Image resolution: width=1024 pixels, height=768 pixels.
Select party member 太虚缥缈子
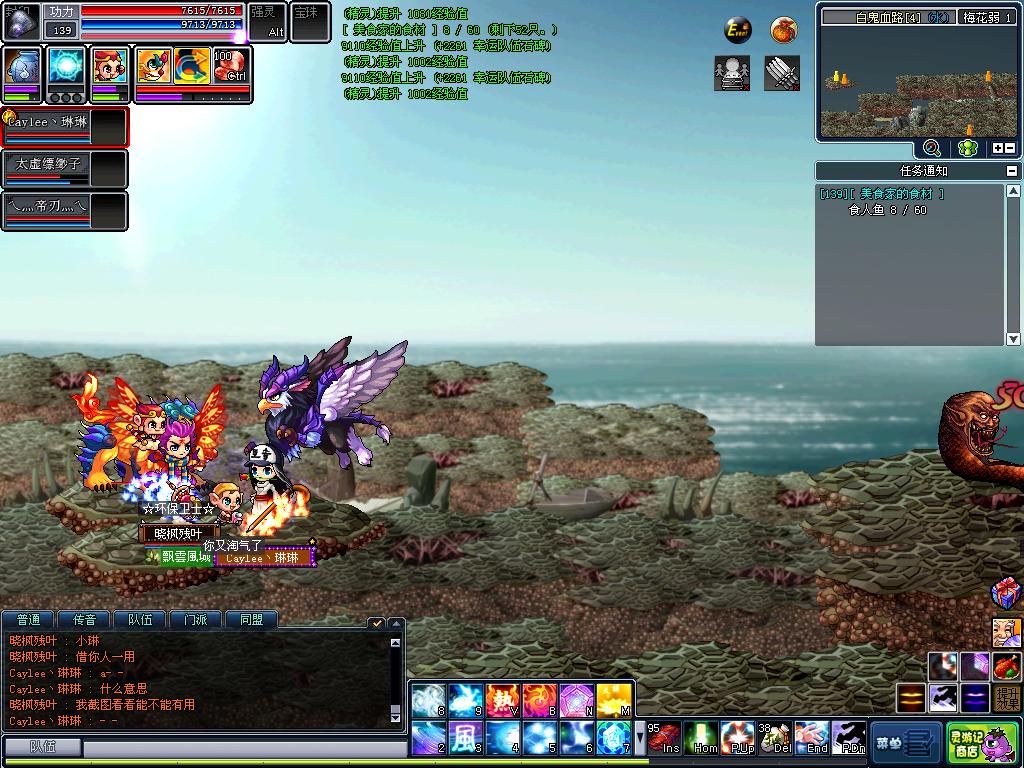pos(65,169)
